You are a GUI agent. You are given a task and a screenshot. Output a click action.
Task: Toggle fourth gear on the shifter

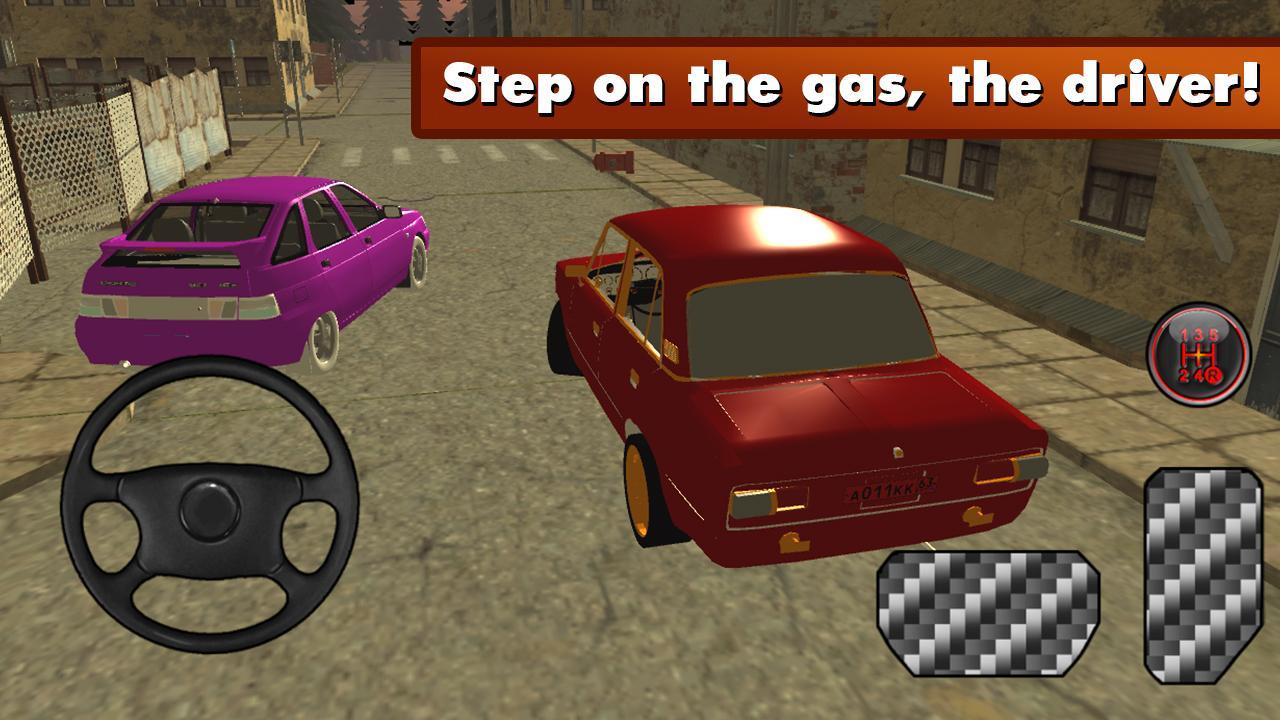click(x=1199, y=374)
